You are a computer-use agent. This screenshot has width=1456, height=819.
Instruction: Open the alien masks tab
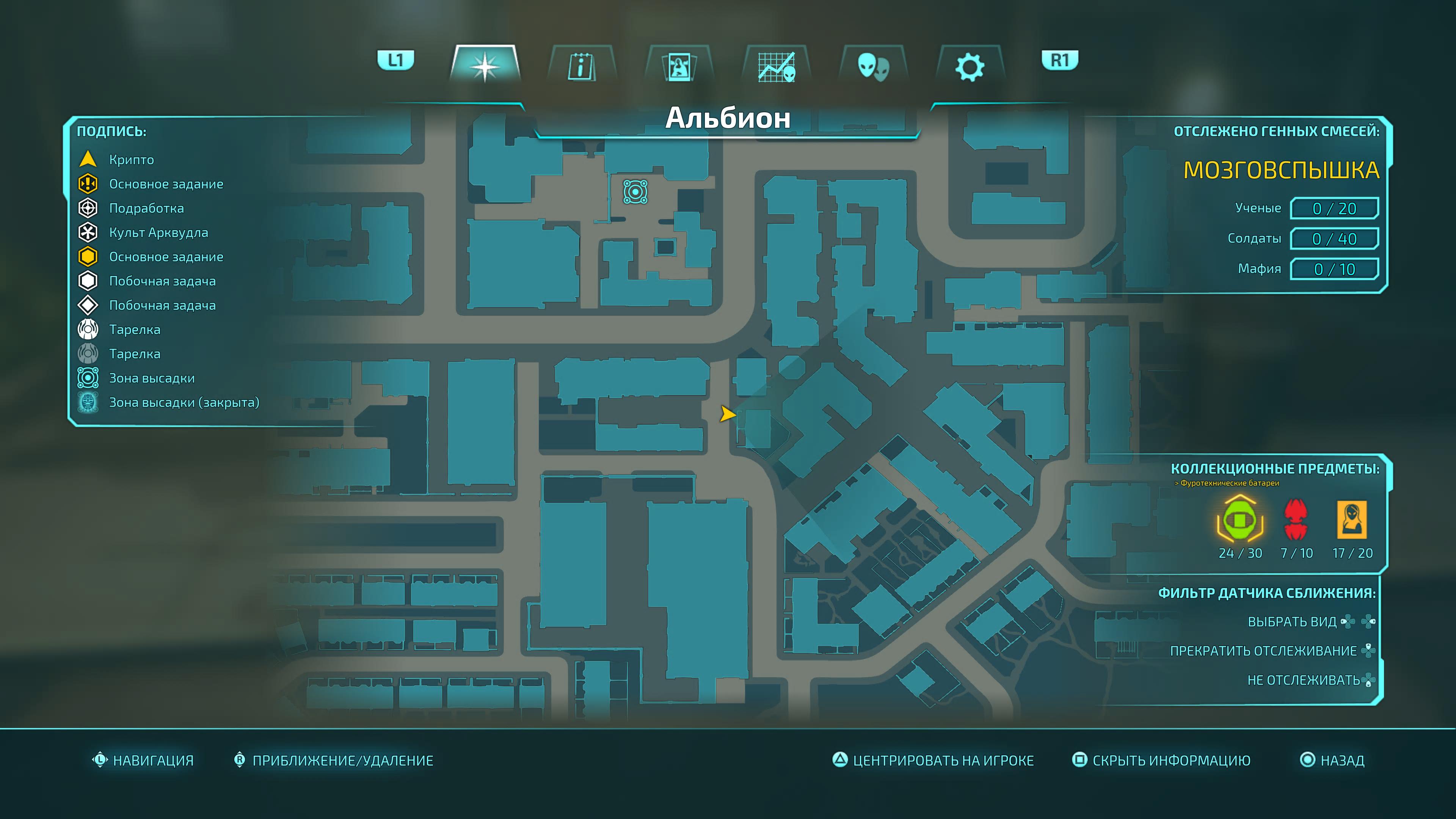click(873, 66)
